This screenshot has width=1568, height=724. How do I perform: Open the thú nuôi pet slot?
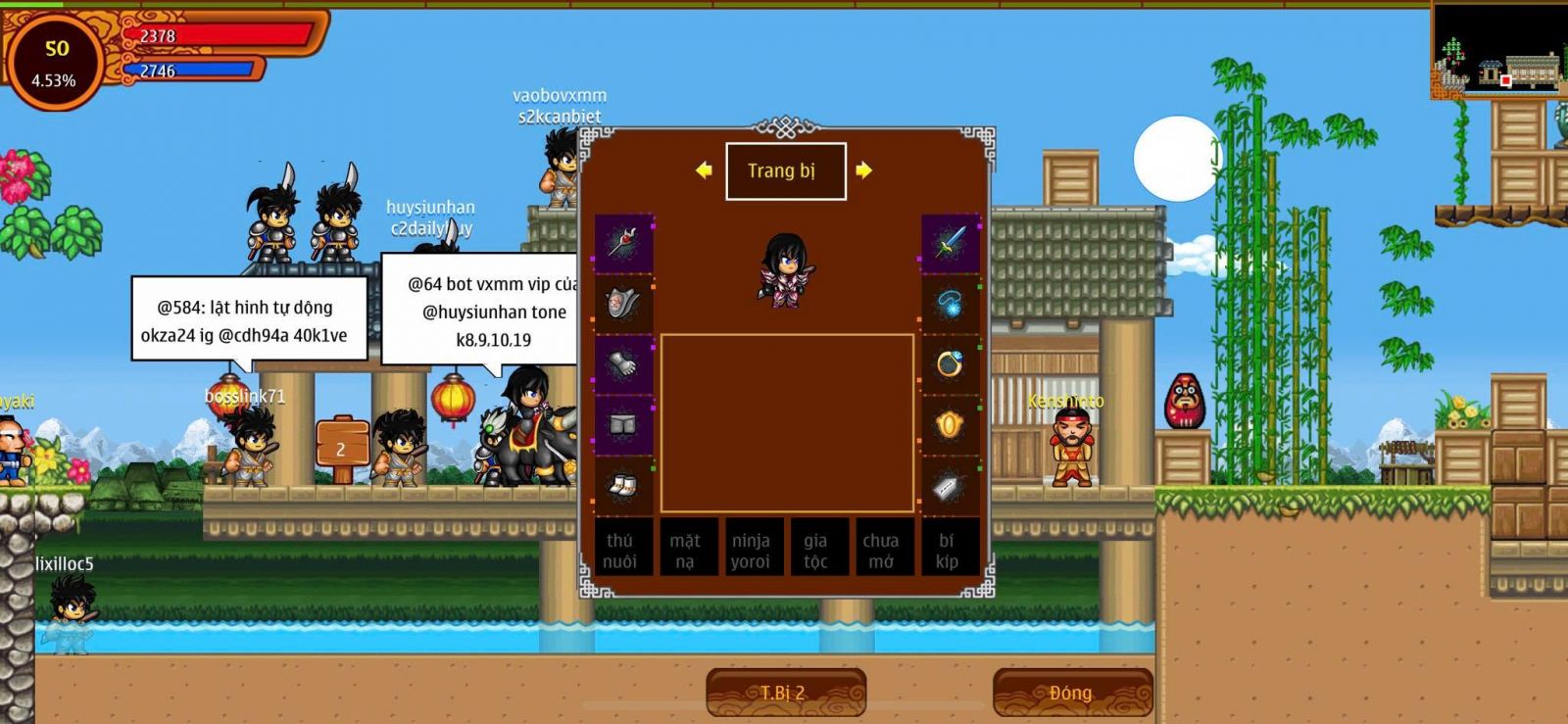pyautogui.click(x=619, y=550)
